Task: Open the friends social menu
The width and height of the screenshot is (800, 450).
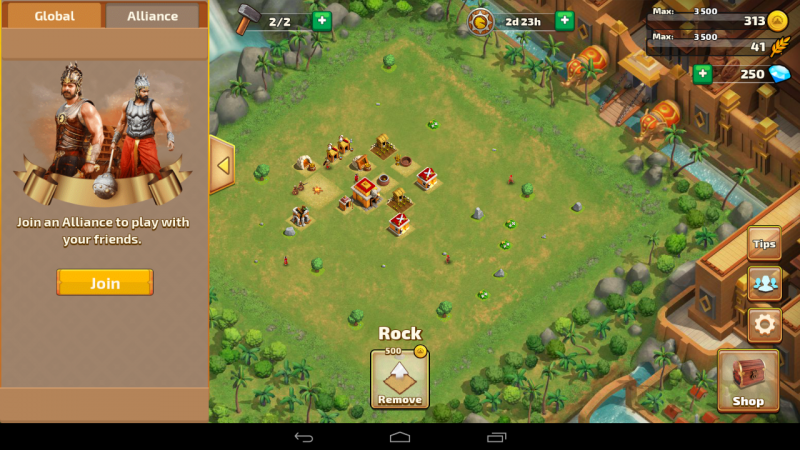Action: pos(765,283)
